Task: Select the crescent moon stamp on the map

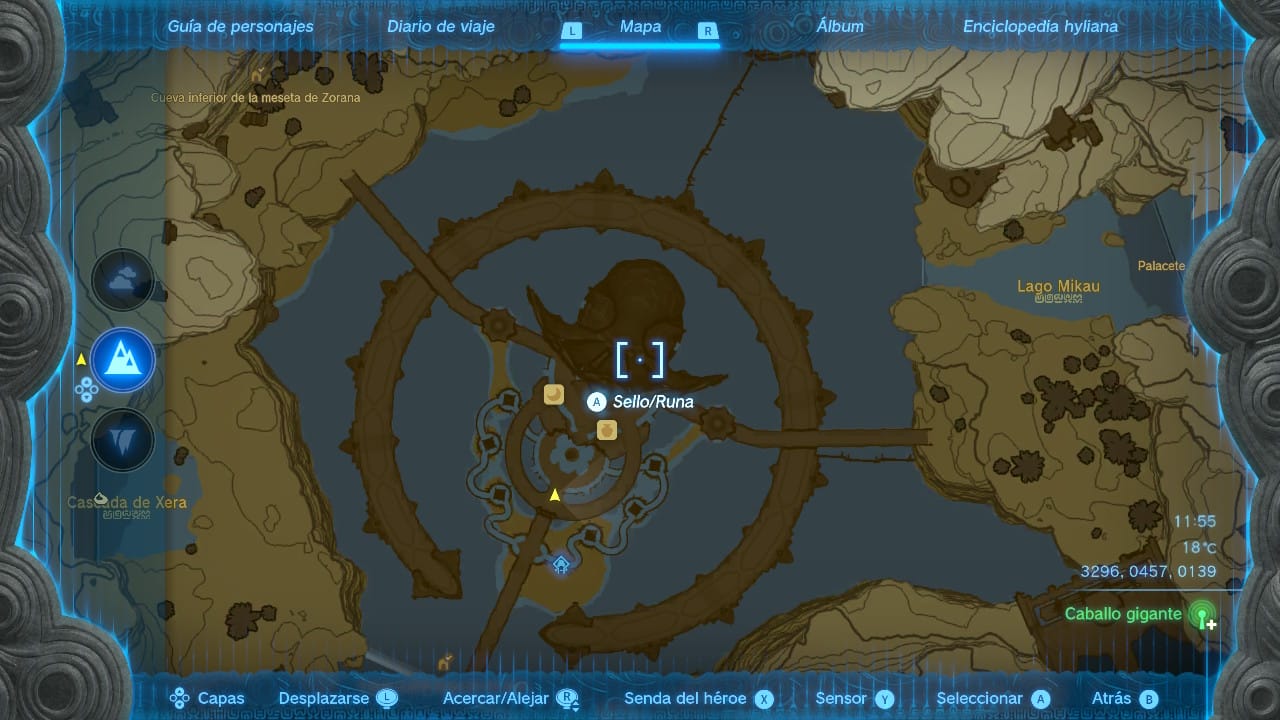Action: [554, 395]
